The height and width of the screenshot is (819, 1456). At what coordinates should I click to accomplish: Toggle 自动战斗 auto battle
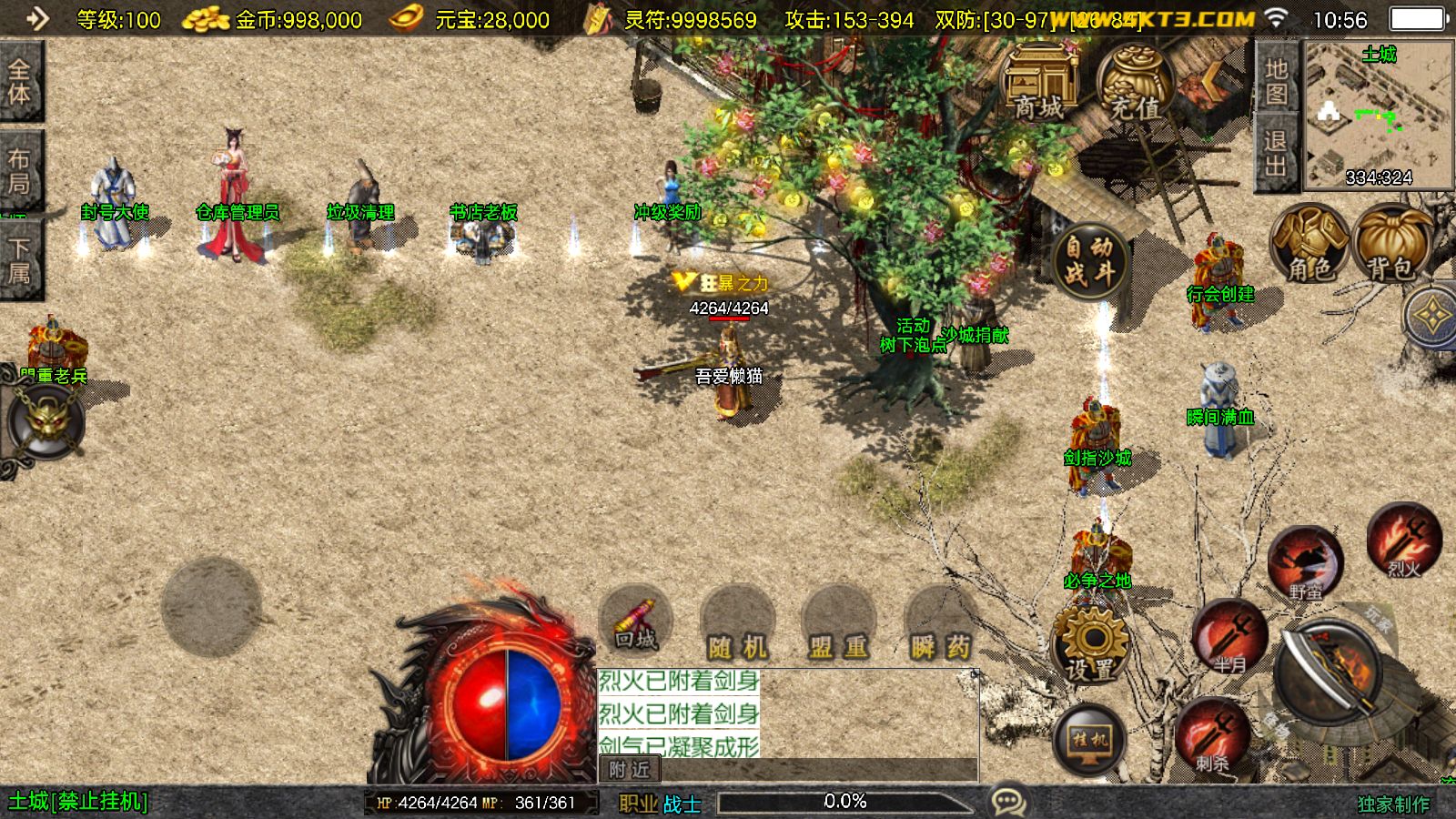1089,259
